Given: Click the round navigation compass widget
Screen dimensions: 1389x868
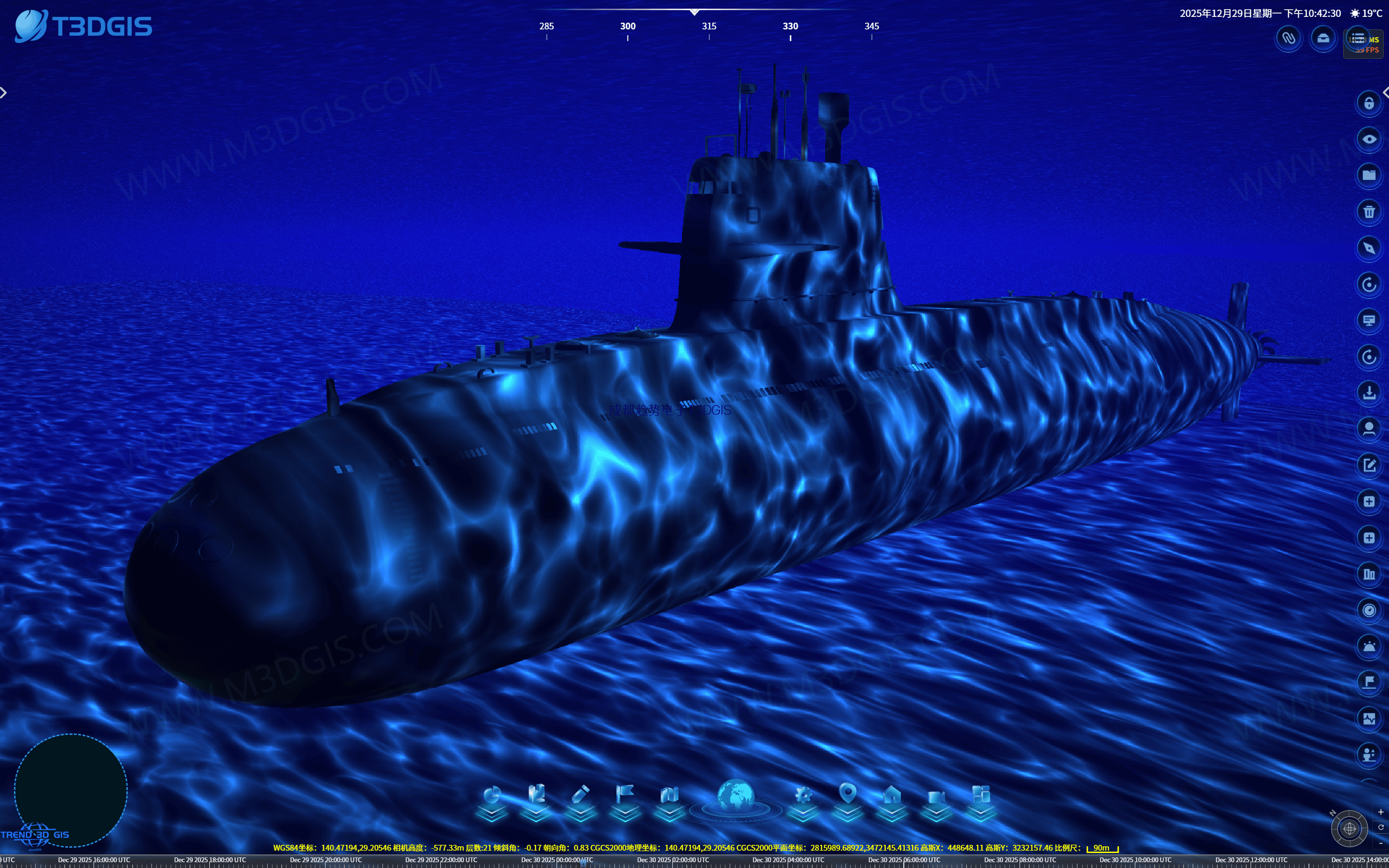Looking at the screenshot, I should point(1349,828).
